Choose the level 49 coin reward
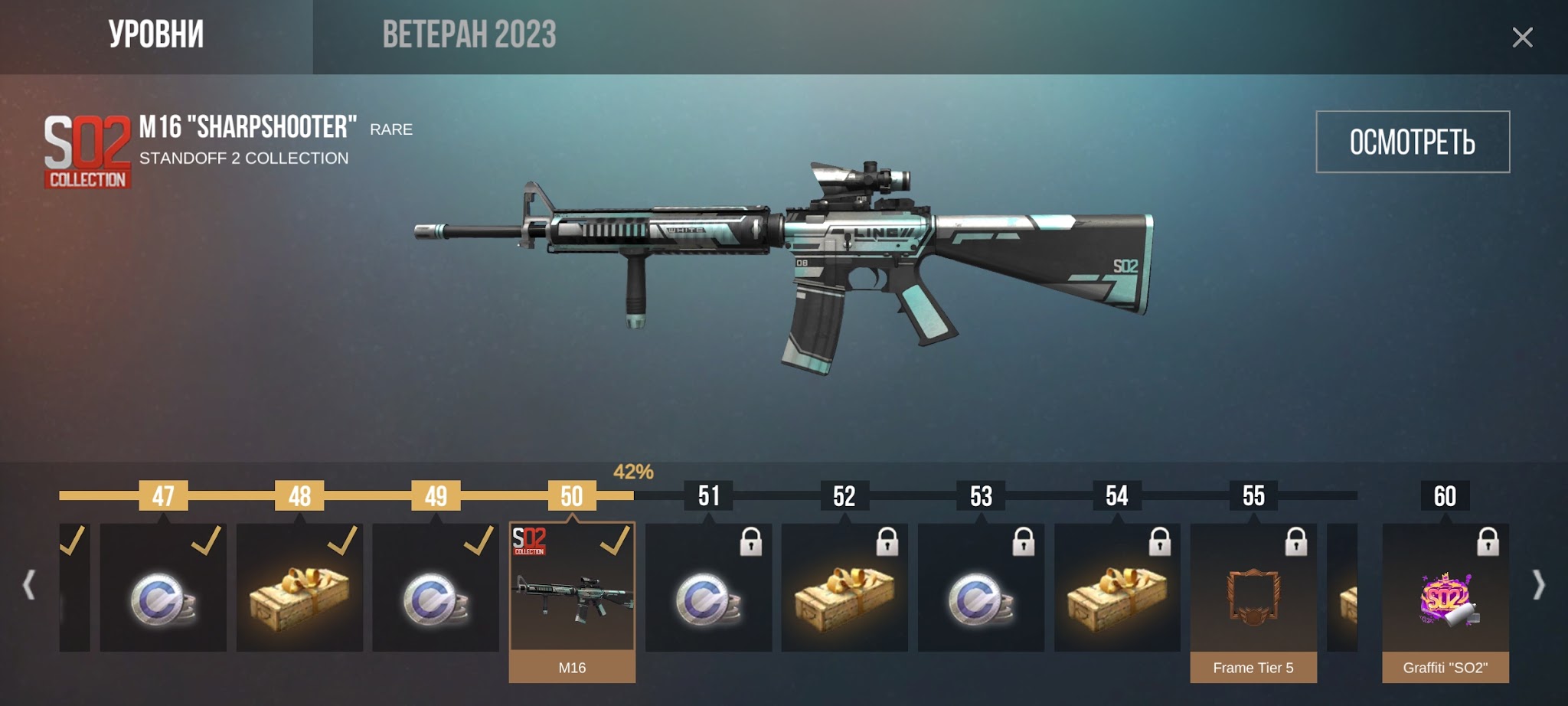Screen dimensions: 1568x706 tap(436, 588)
